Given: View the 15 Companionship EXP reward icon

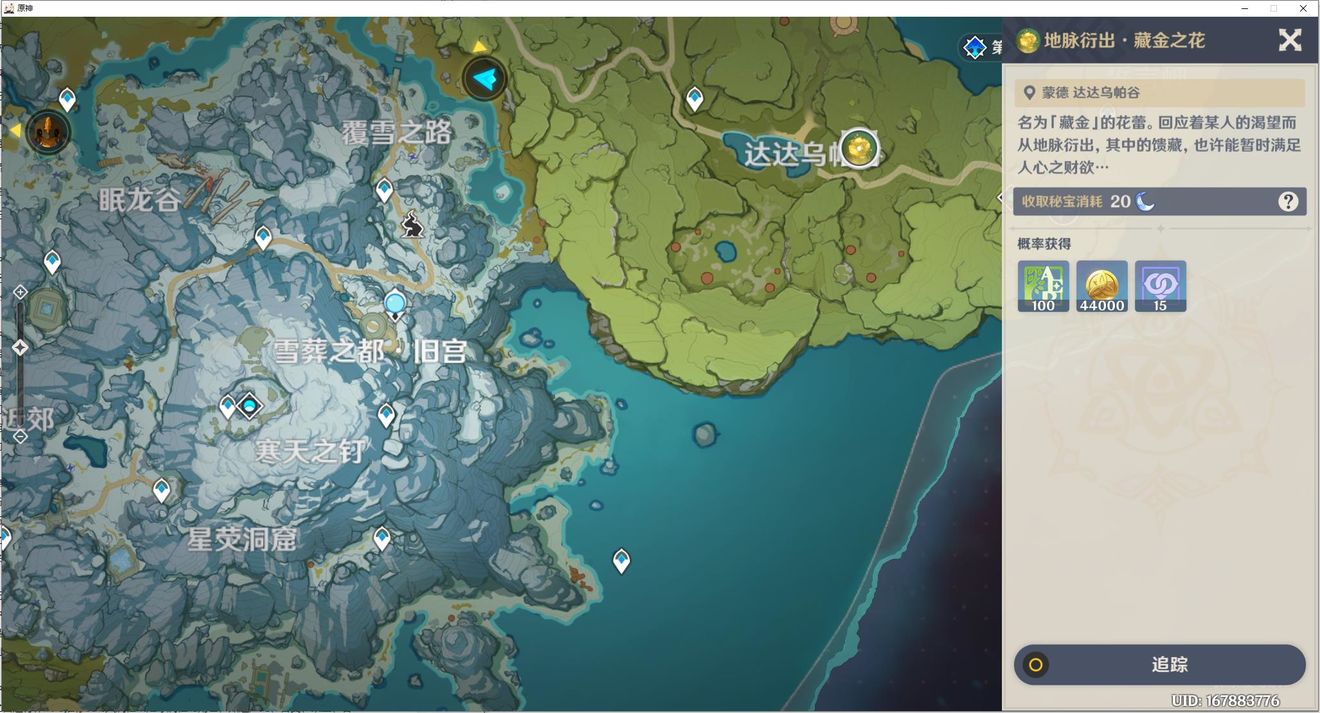Looking at the screenshot, I should pyautogui.click(x=1160, y=286).
